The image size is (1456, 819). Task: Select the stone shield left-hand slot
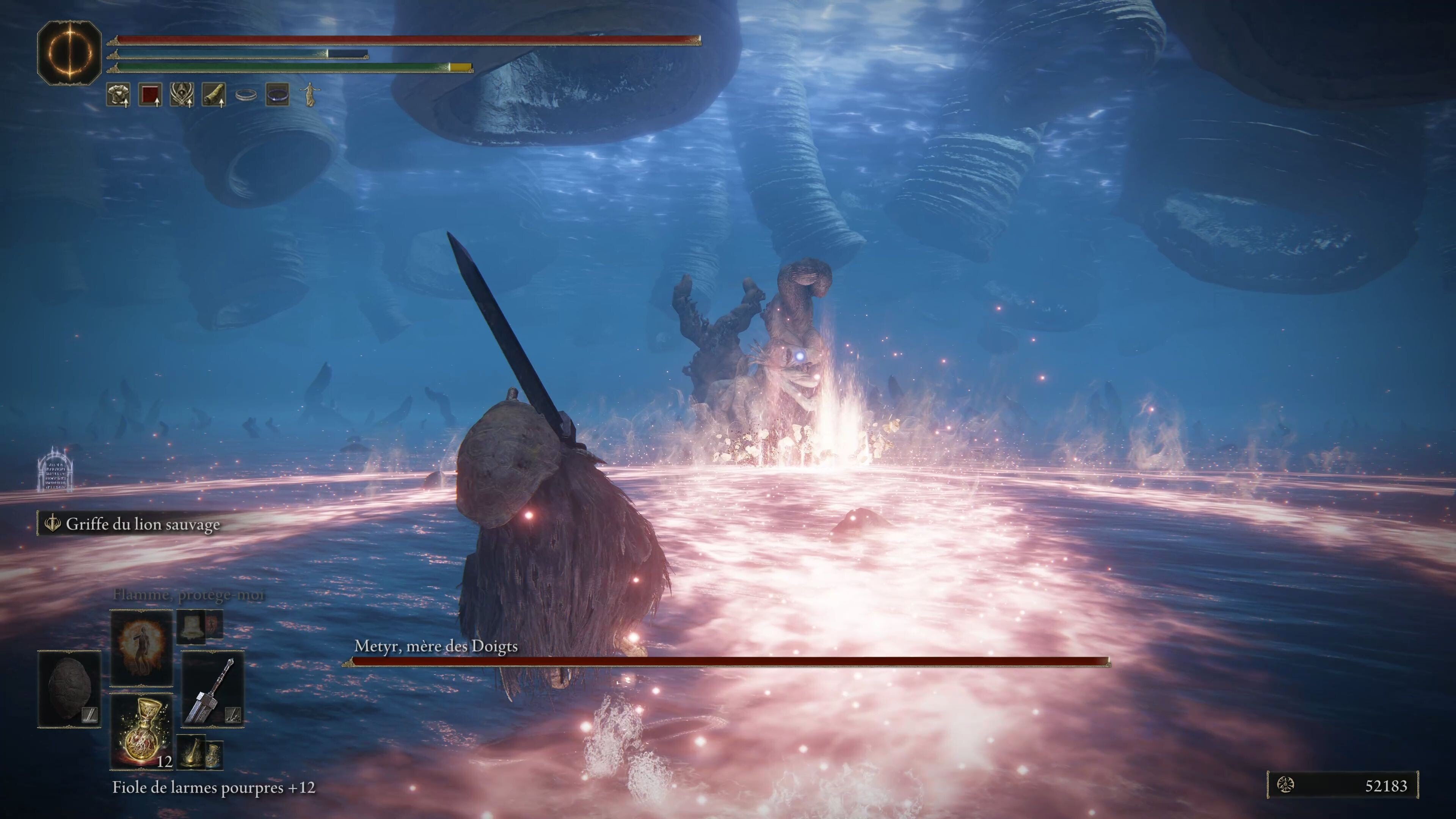point(69,689)
